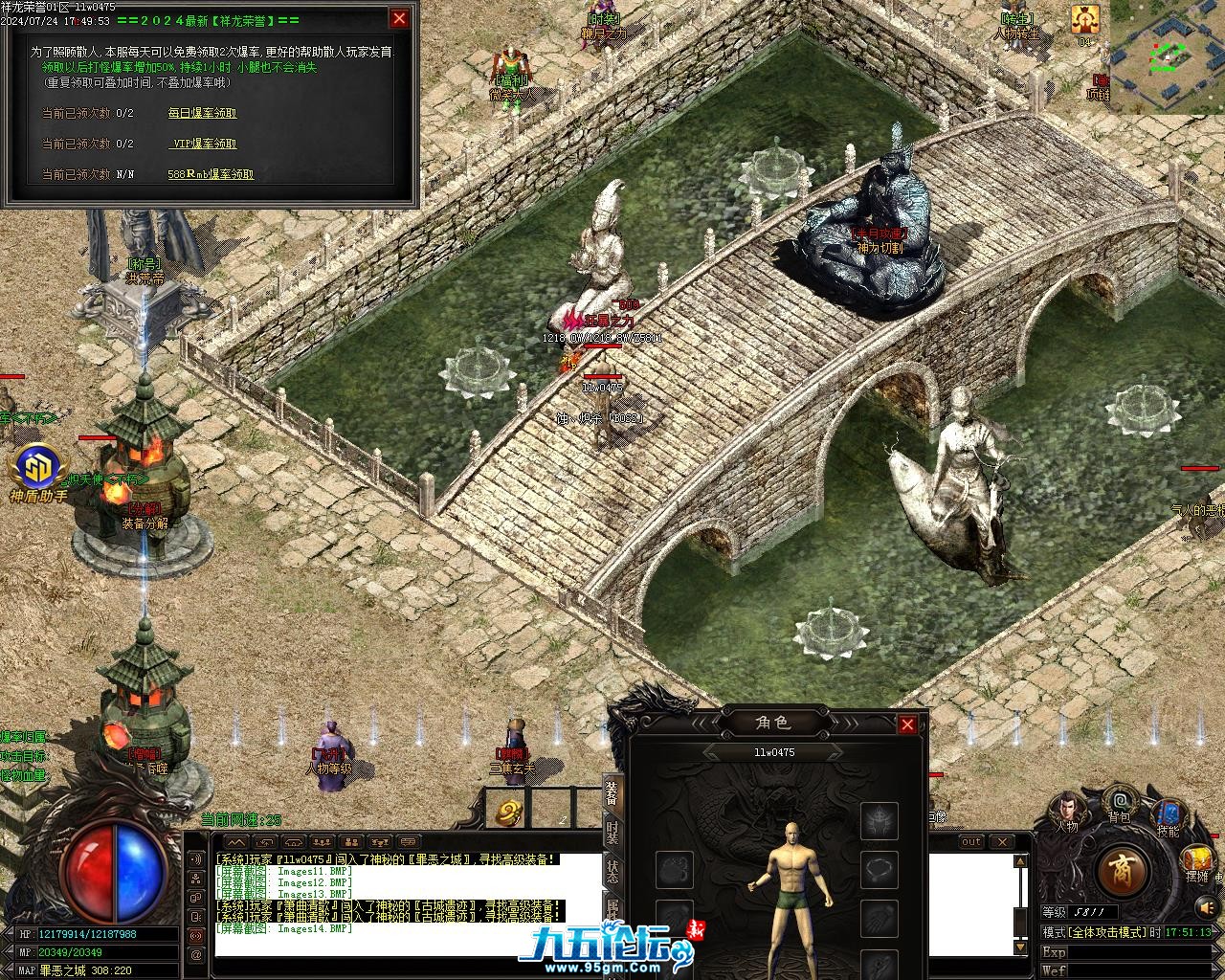Open the 状态 status tab
Image resolution: width=1225 pixels, height=980 pixels.
(x=612, y=871)
